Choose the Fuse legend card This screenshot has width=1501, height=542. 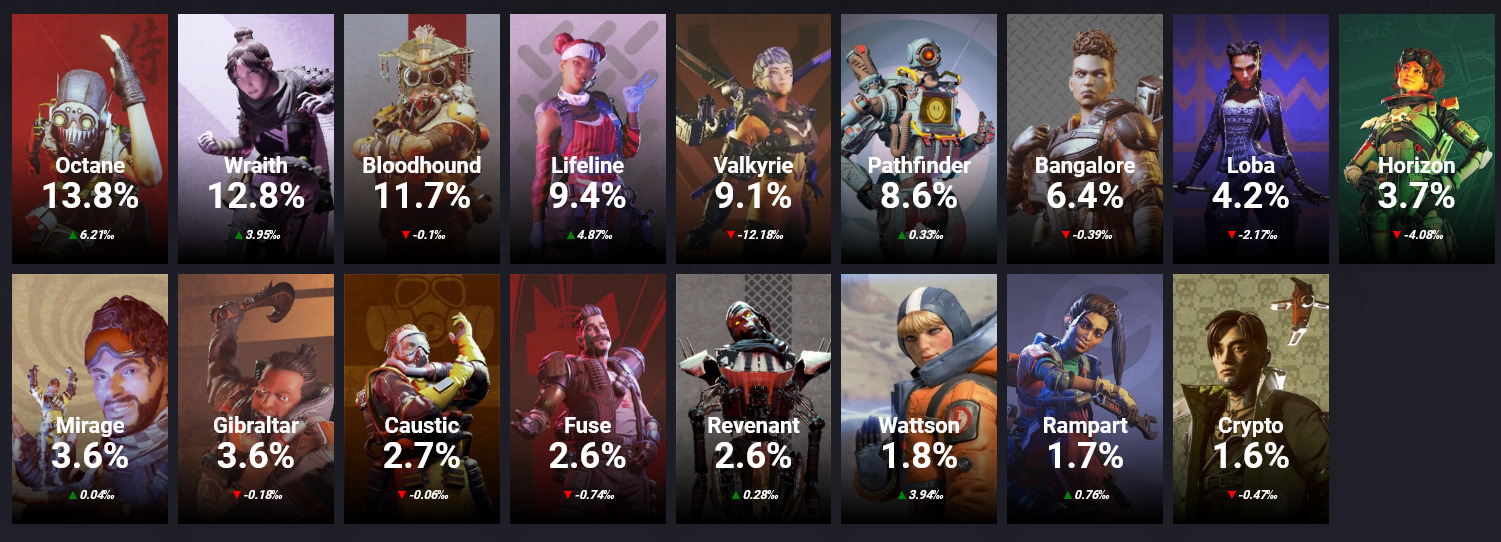click(x=587, y=398)
